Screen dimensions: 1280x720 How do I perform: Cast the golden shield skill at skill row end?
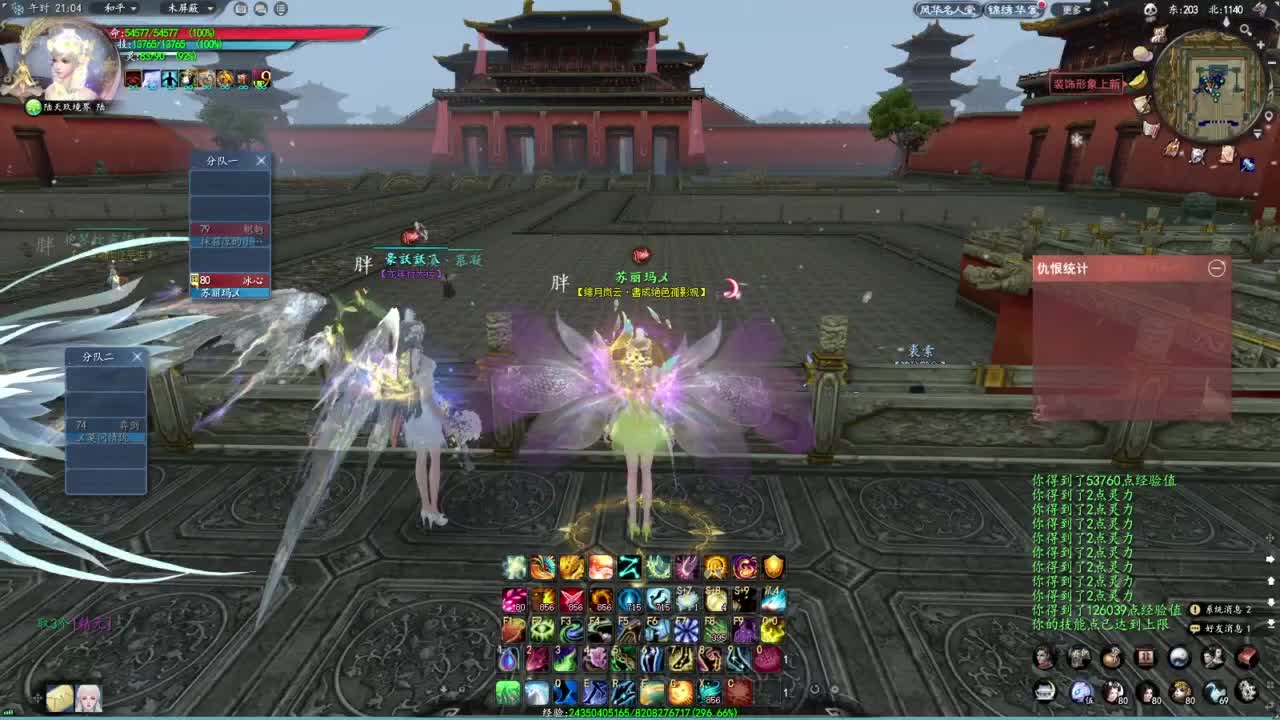click(773, 567)
